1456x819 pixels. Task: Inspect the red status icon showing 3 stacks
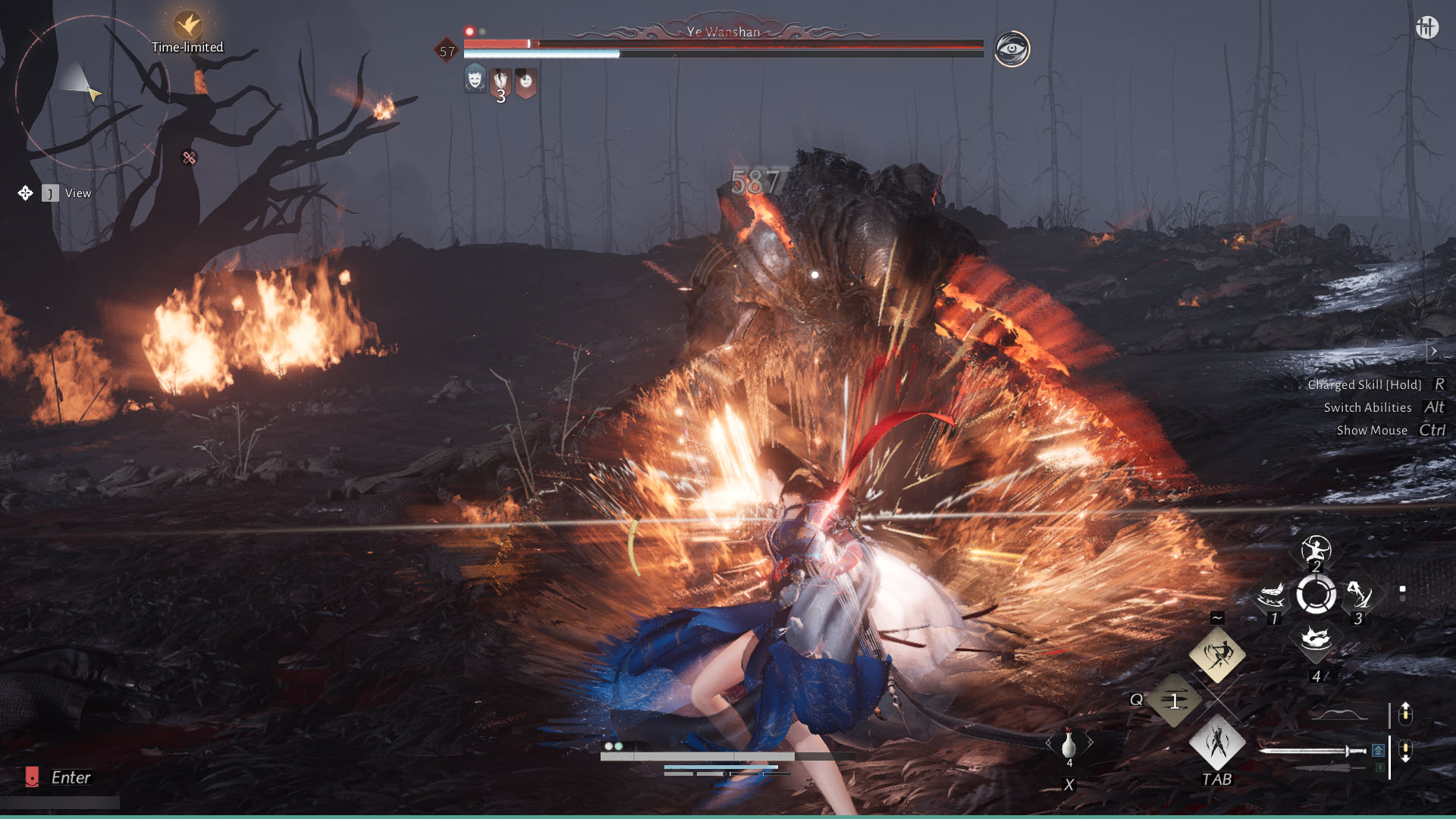pos(500,82)
